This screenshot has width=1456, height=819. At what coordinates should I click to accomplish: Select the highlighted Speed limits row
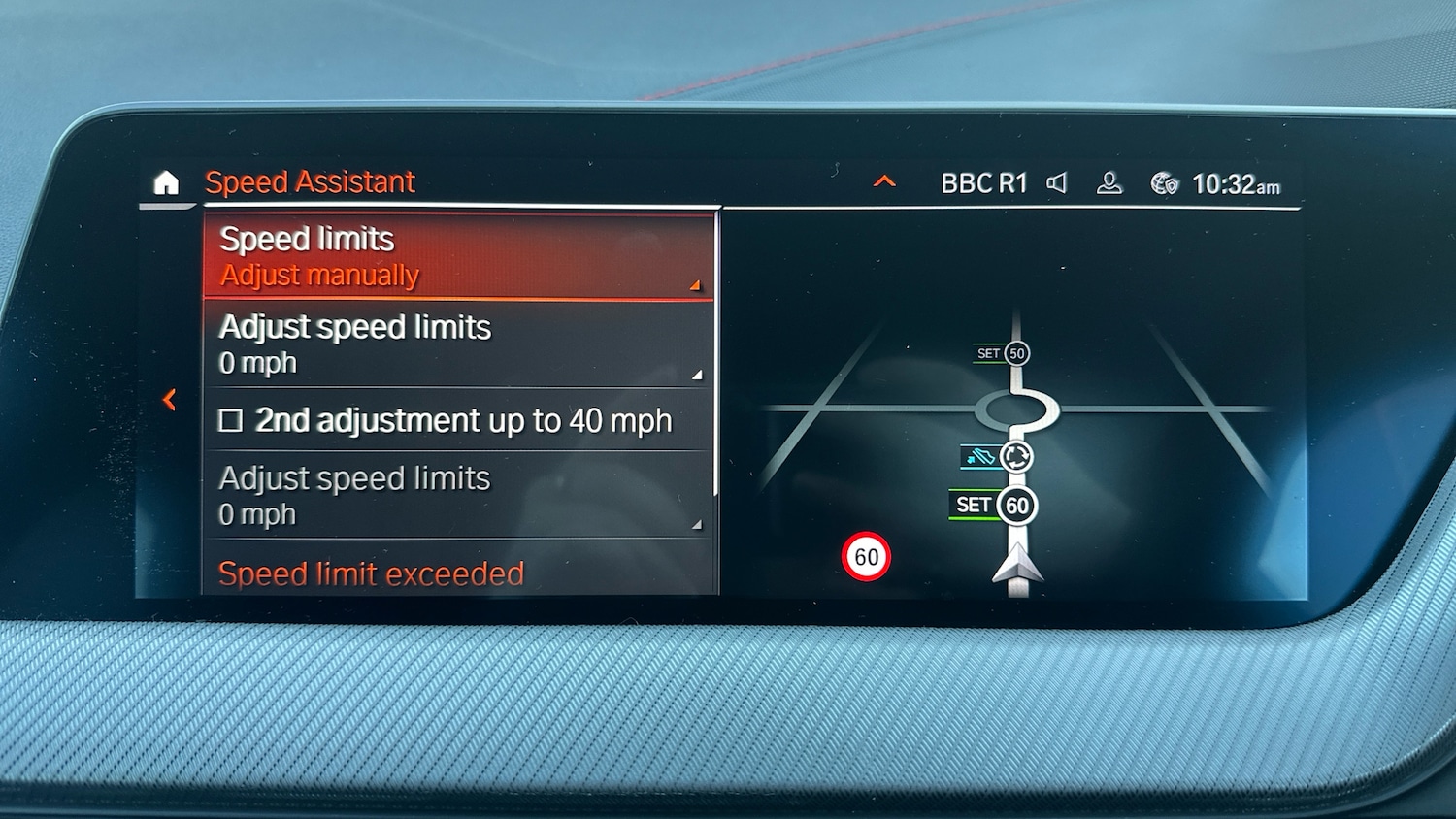pos(458,257)
